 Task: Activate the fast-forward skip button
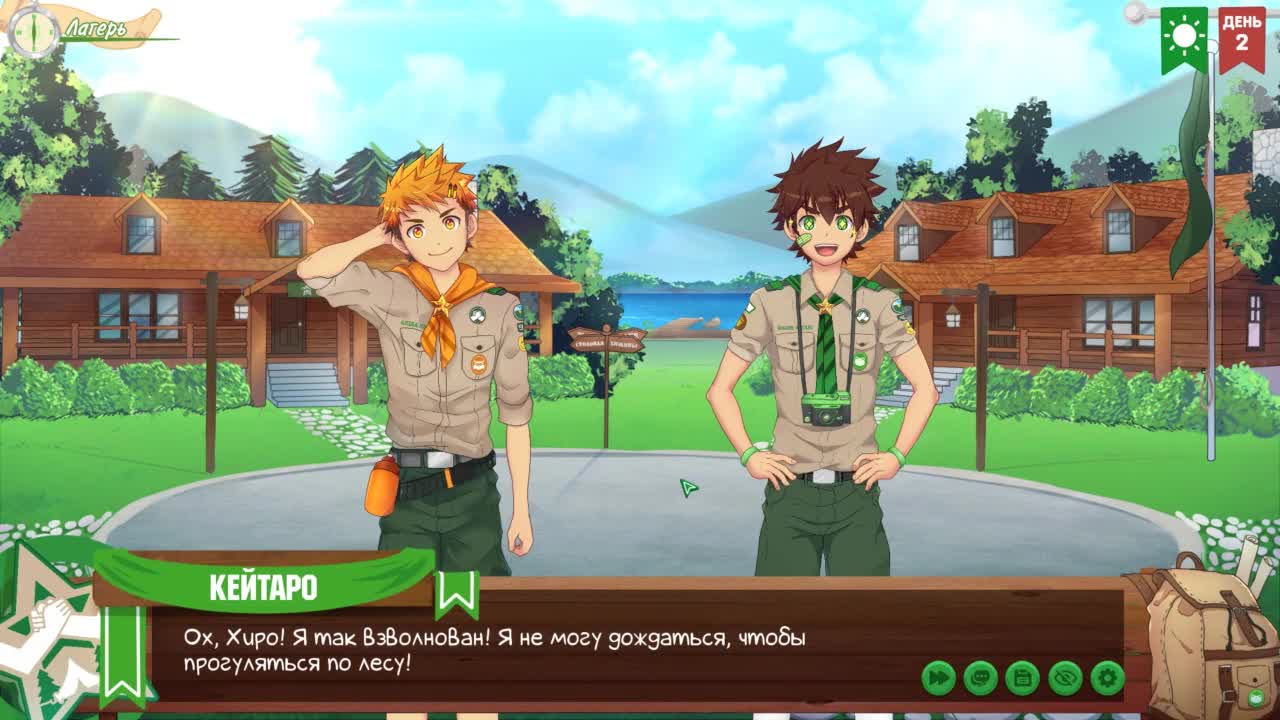point(938,678)
